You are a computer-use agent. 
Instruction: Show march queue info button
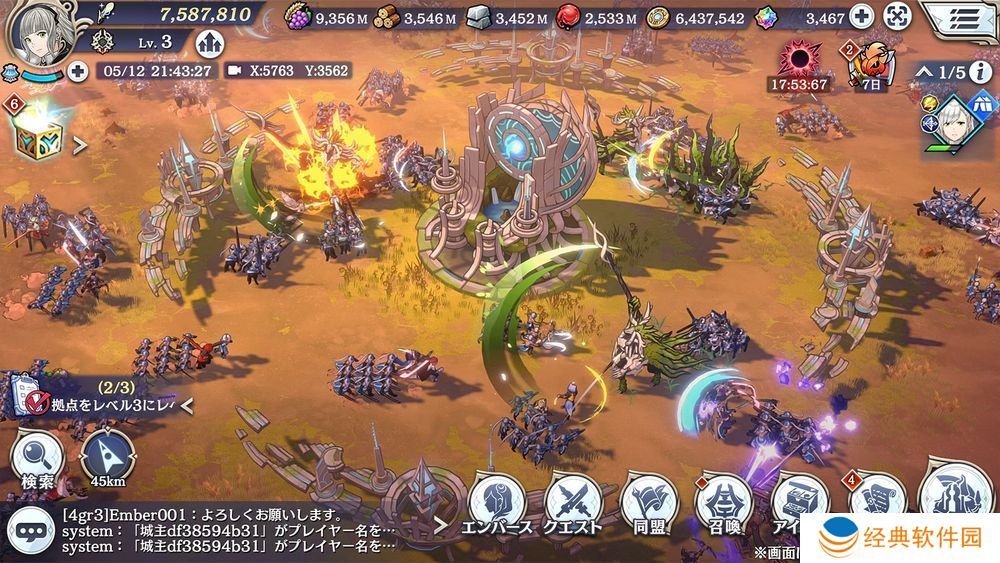coord(981,72)
